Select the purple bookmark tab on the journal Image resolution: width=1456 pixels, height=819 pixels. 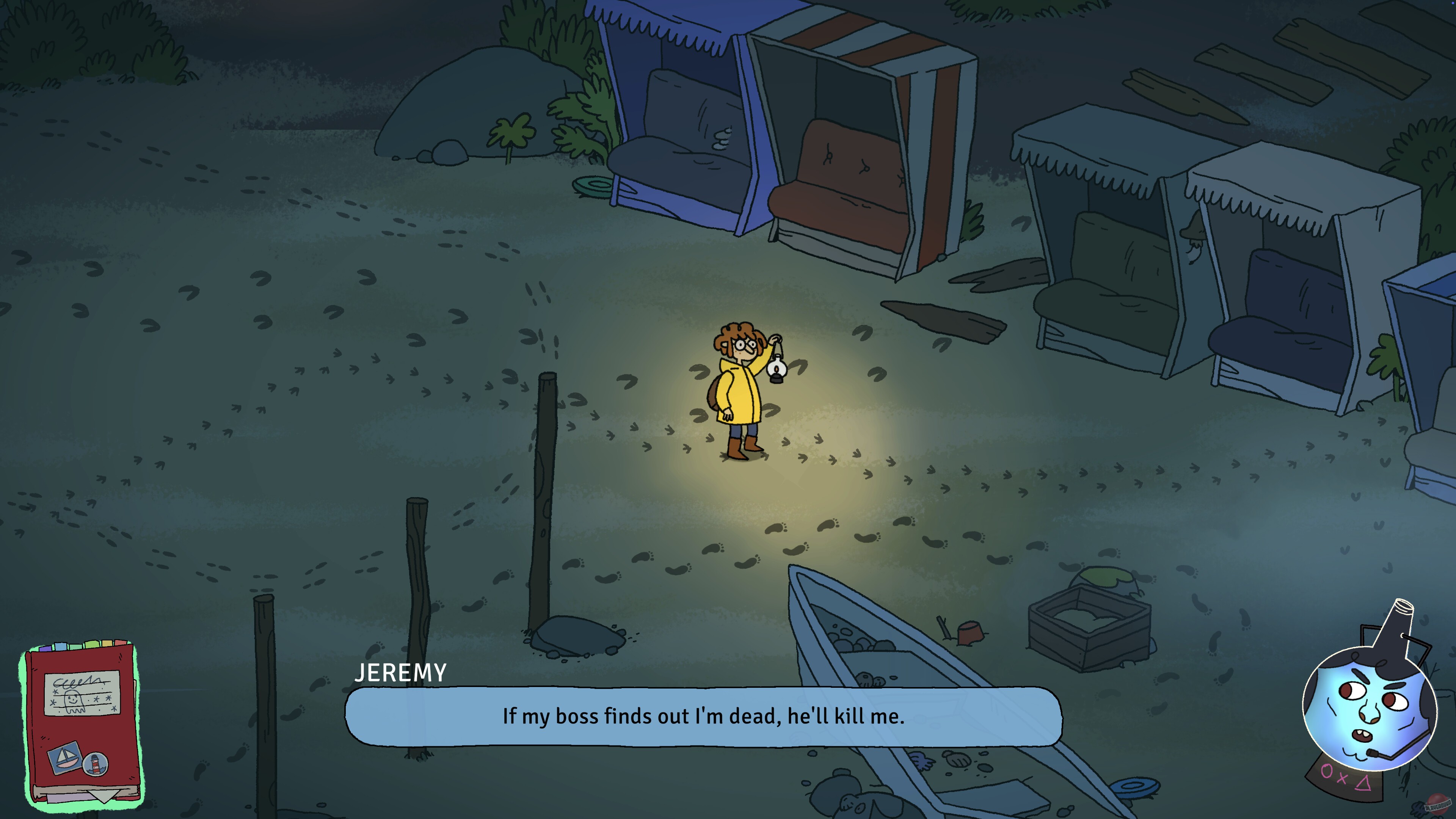tap(46, 649)
